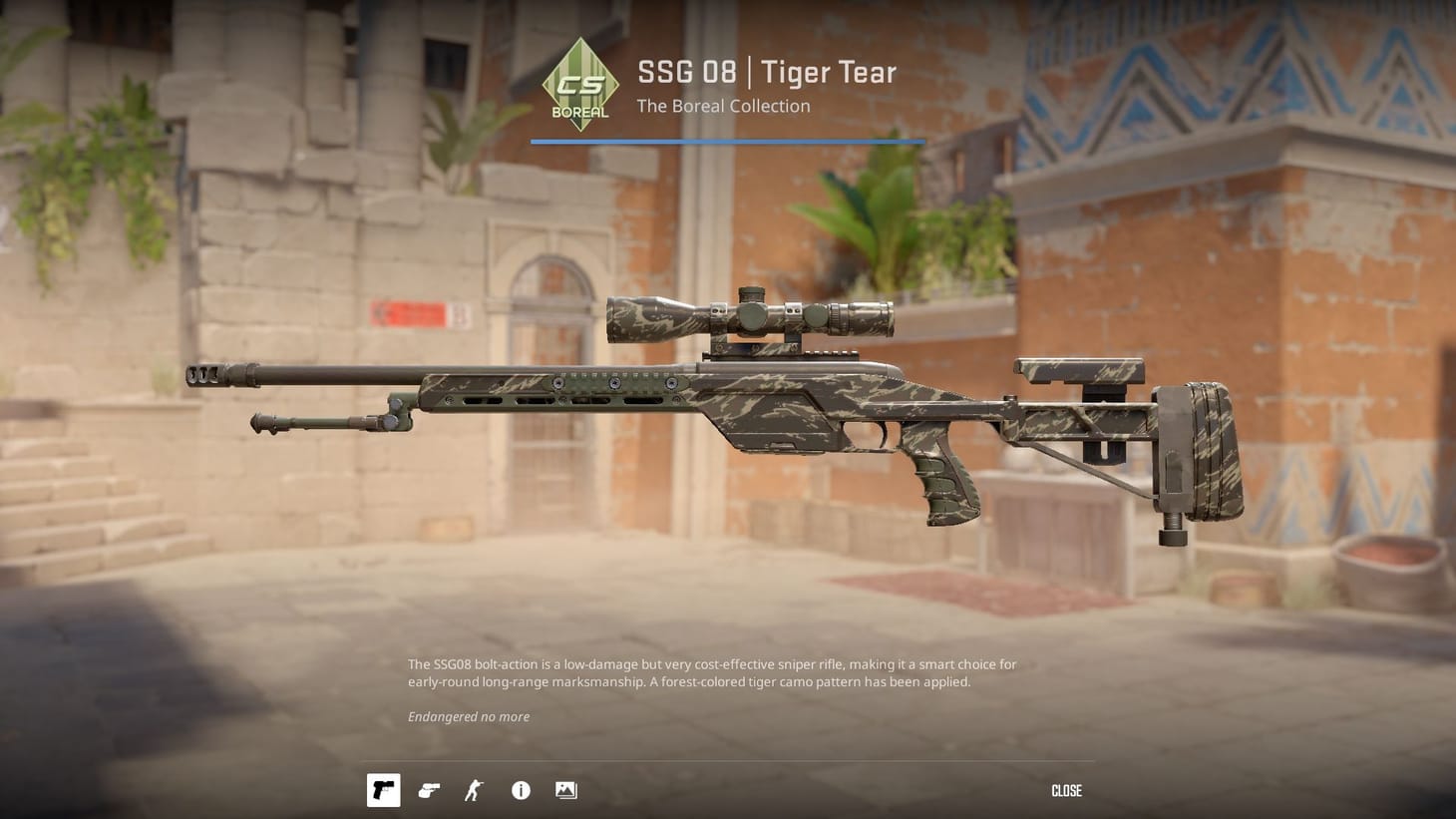This screenshot has width=1456, height=819.
Task: Switch to the dropped weapon view icon
Action: [429, 789]
